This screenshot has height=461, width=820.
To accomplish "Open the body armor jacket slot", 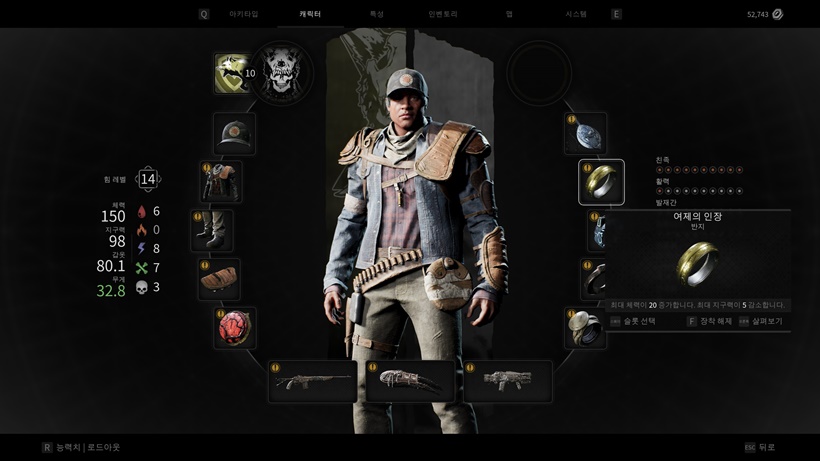I will pyautogui.click(x=219, y=182).
